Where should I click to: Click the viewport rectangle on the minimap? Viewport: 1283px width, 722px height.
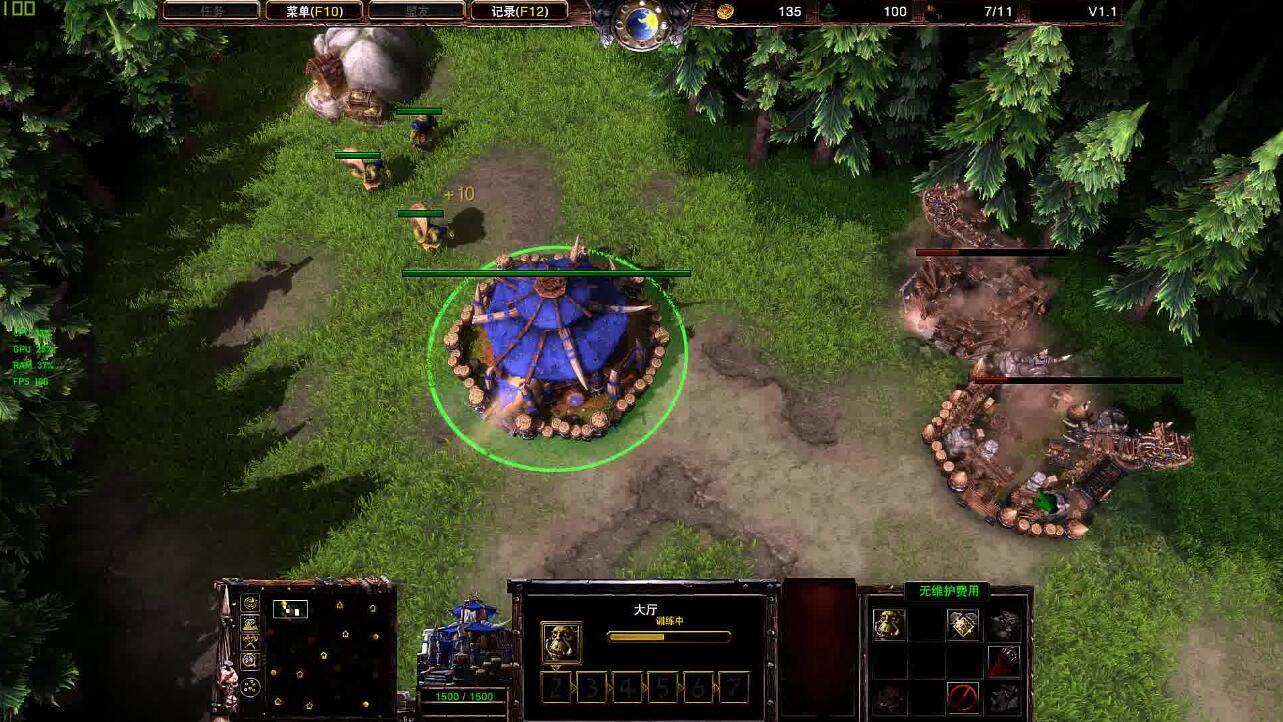[x=291, y=609]
